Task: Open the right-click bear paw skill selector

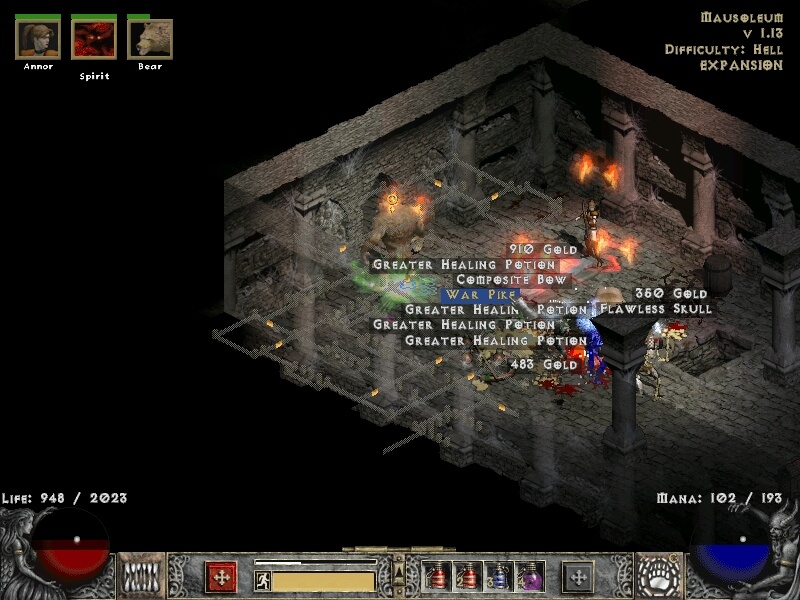Action: (658, 576)
